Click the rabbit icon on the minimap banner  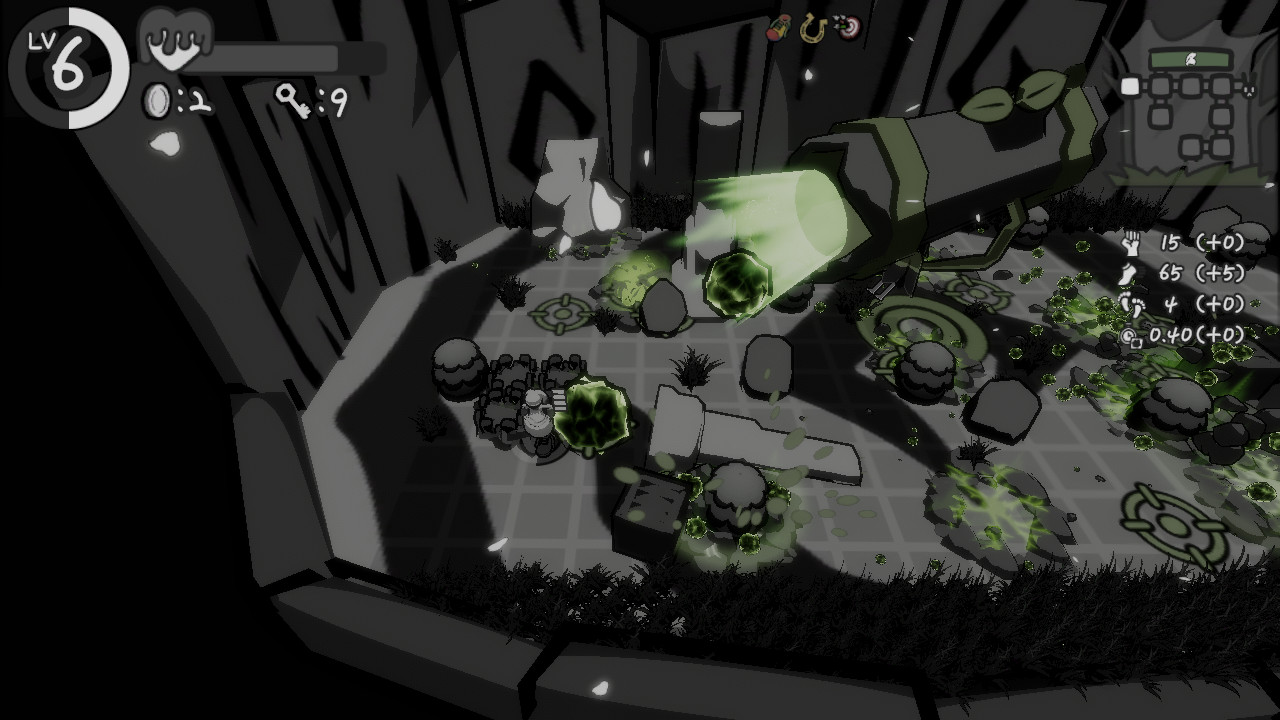pos(1192,60)
